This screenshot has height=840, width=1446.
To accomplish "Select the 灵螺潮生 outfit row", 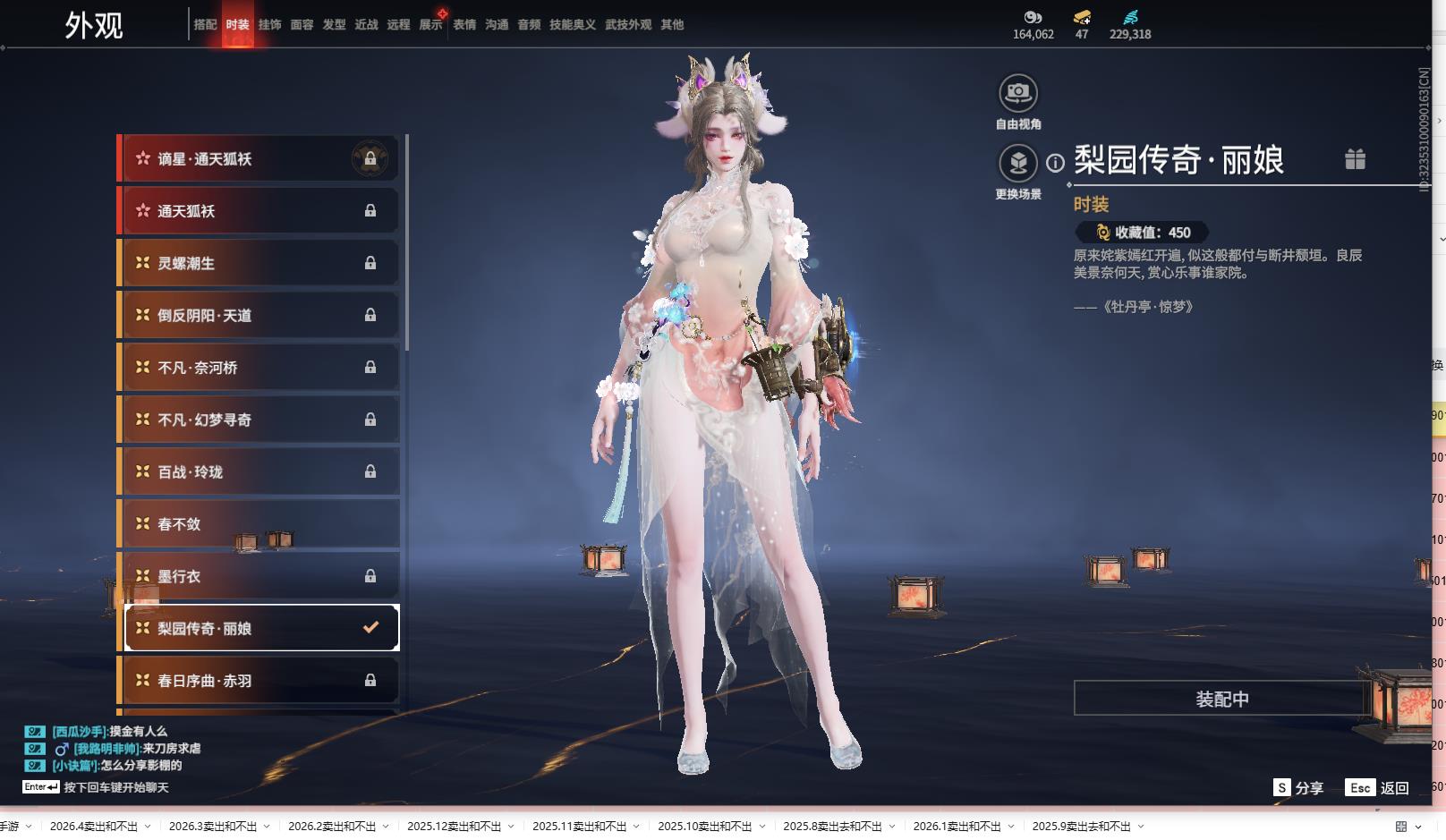I will point(259,263).
